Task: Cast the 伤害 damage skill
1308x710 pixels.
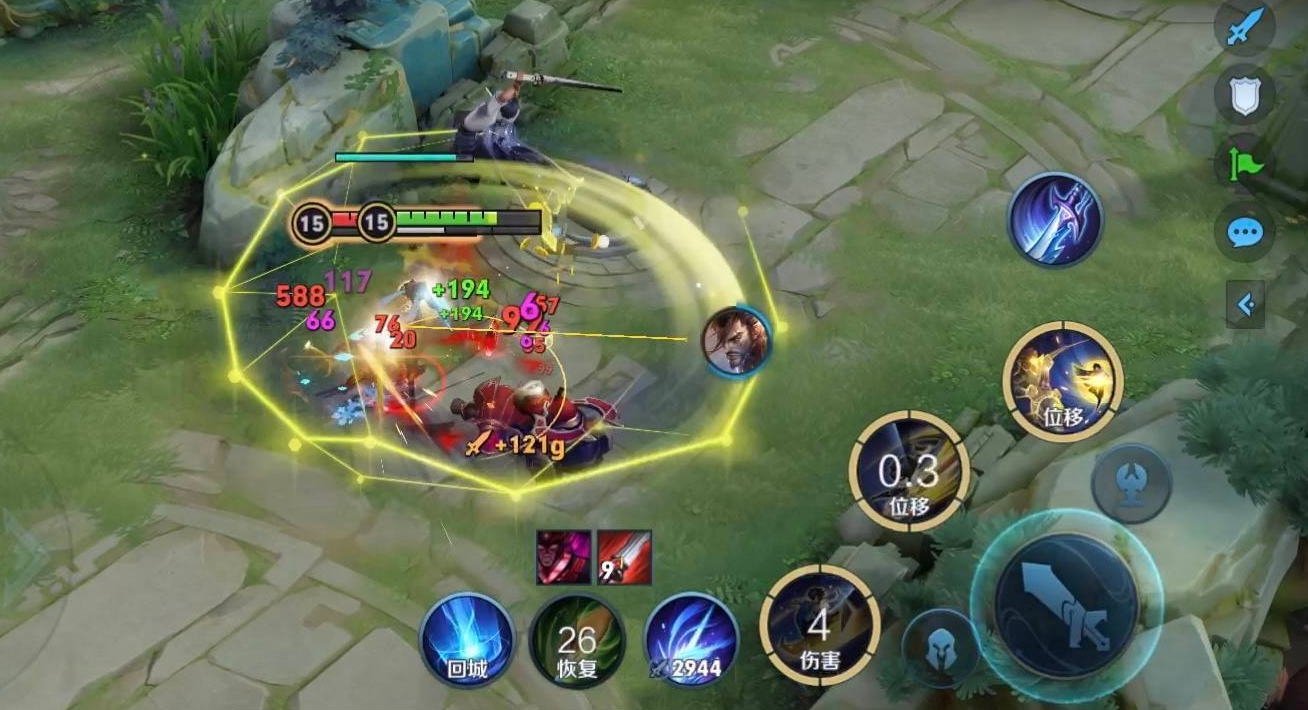Action: click(820, 625)
